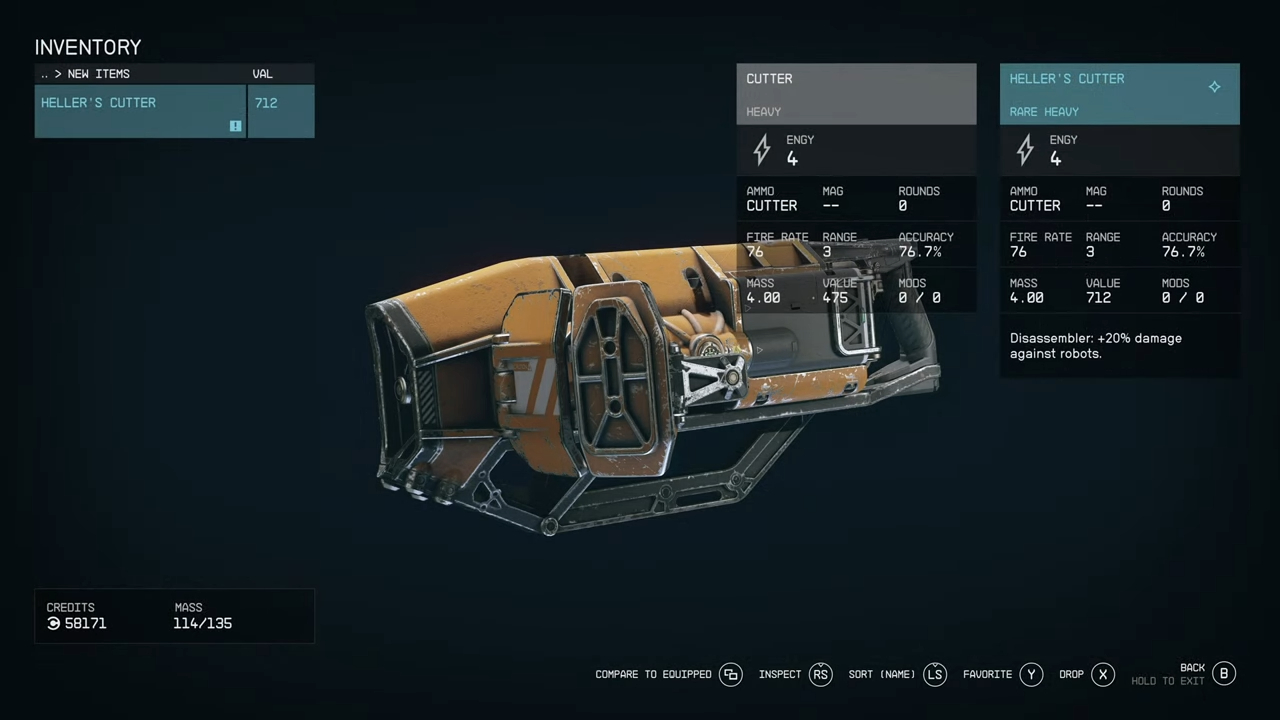Click DROP to discard the item
The image size is (1280, 720).
(1071, 674)
